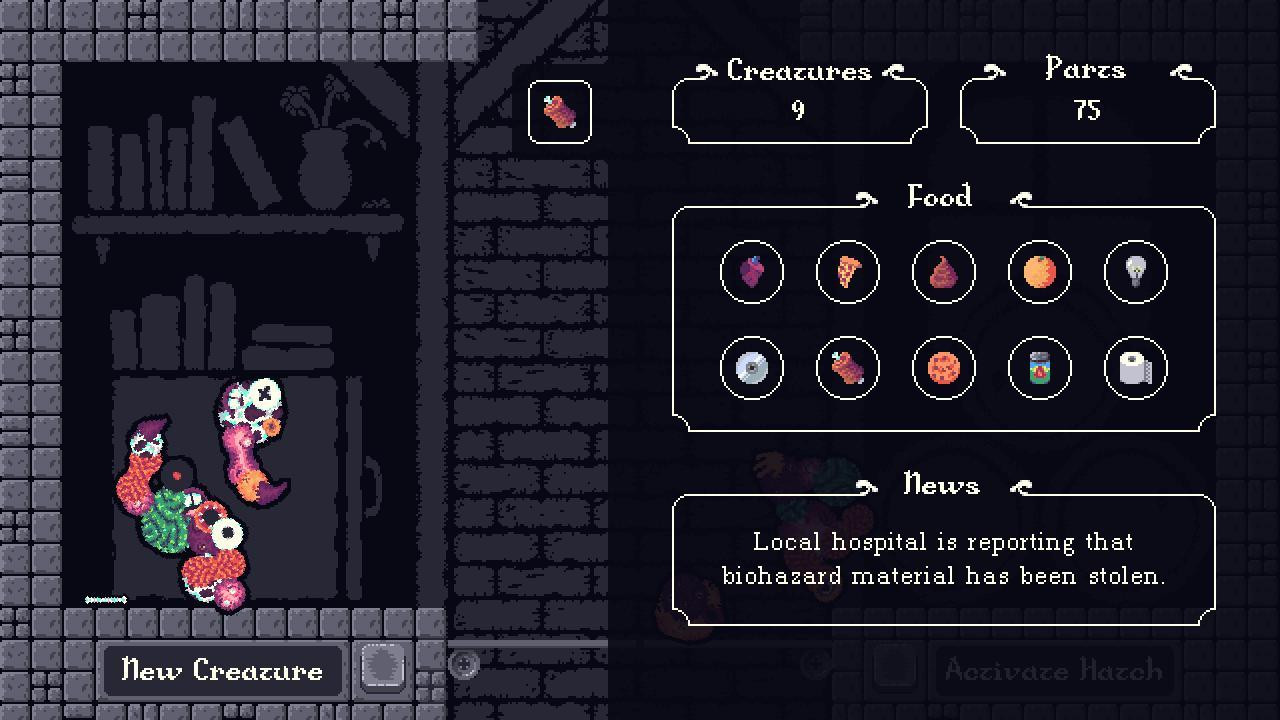Select the pizza slice food item
The image size is (1280, 720).
(x=847, y=272)
